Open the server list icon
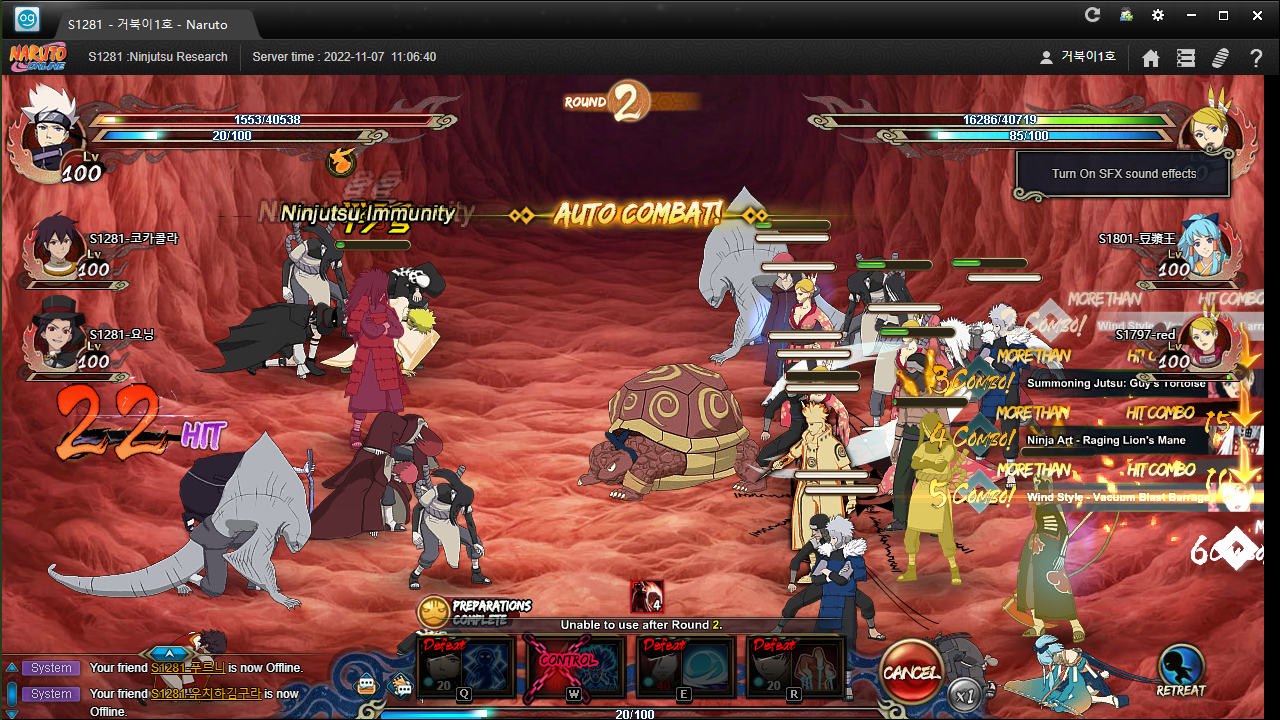This screenshot has width=1280, height=720. 1186,58
